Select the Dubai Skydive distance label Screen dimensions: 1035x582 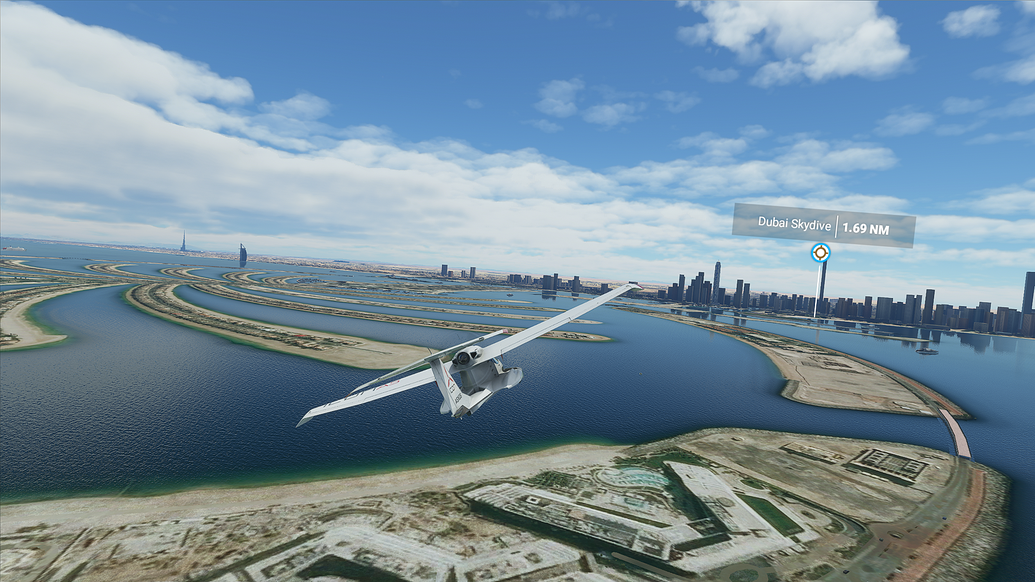(823, 226)
